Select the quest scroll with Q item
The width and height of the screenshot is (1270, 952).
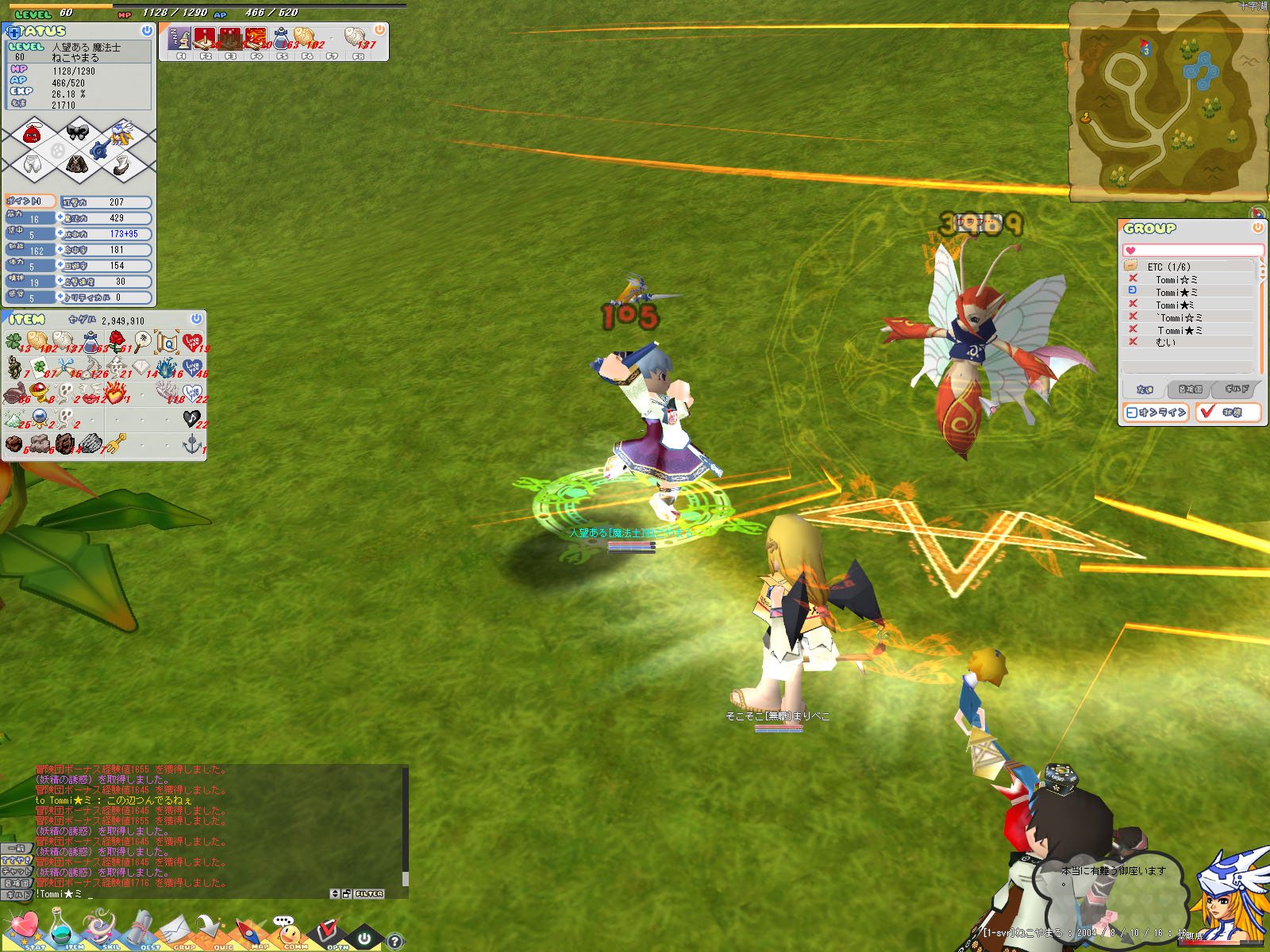pos(167,342)
